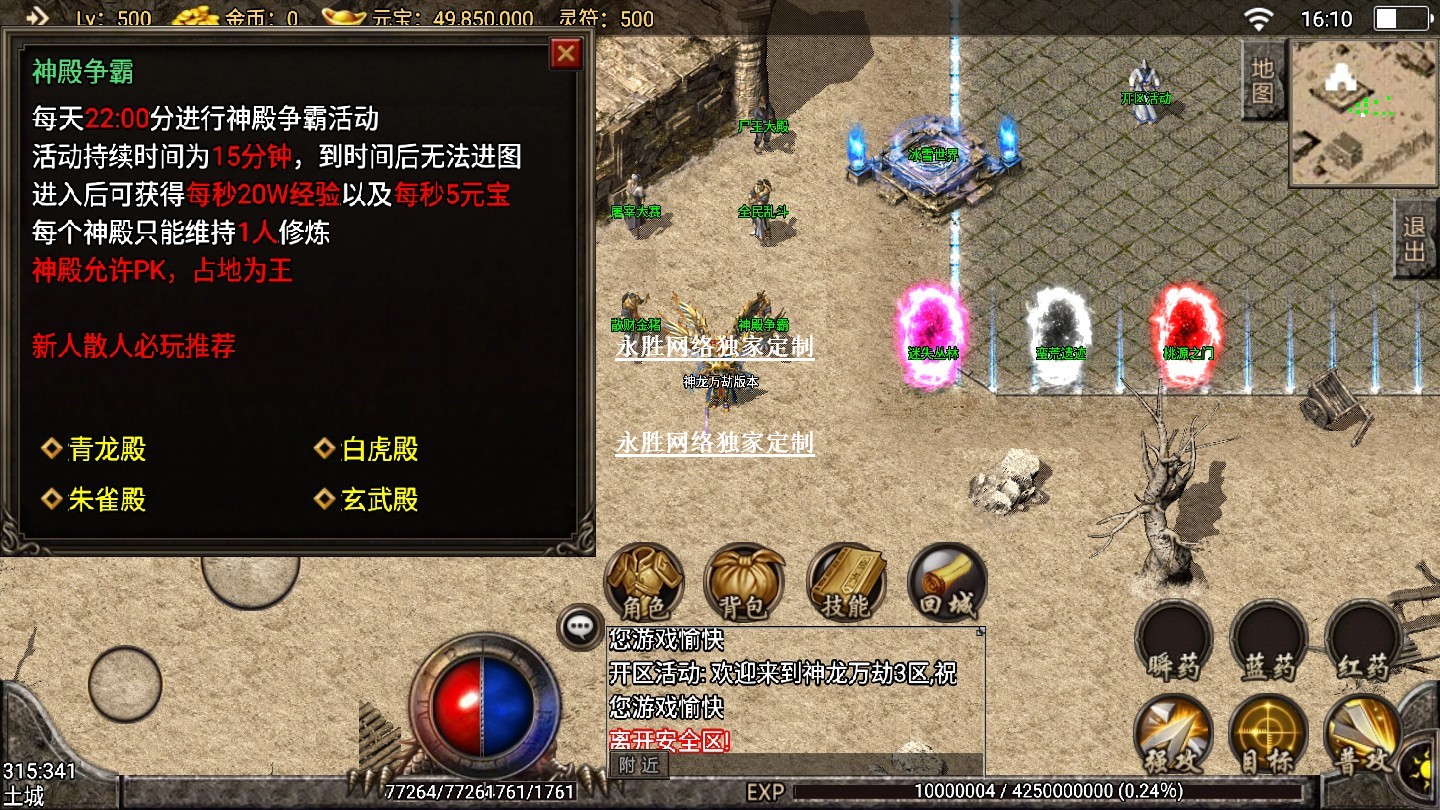Open the 背包 bag inventory

(x=744, y=582)
